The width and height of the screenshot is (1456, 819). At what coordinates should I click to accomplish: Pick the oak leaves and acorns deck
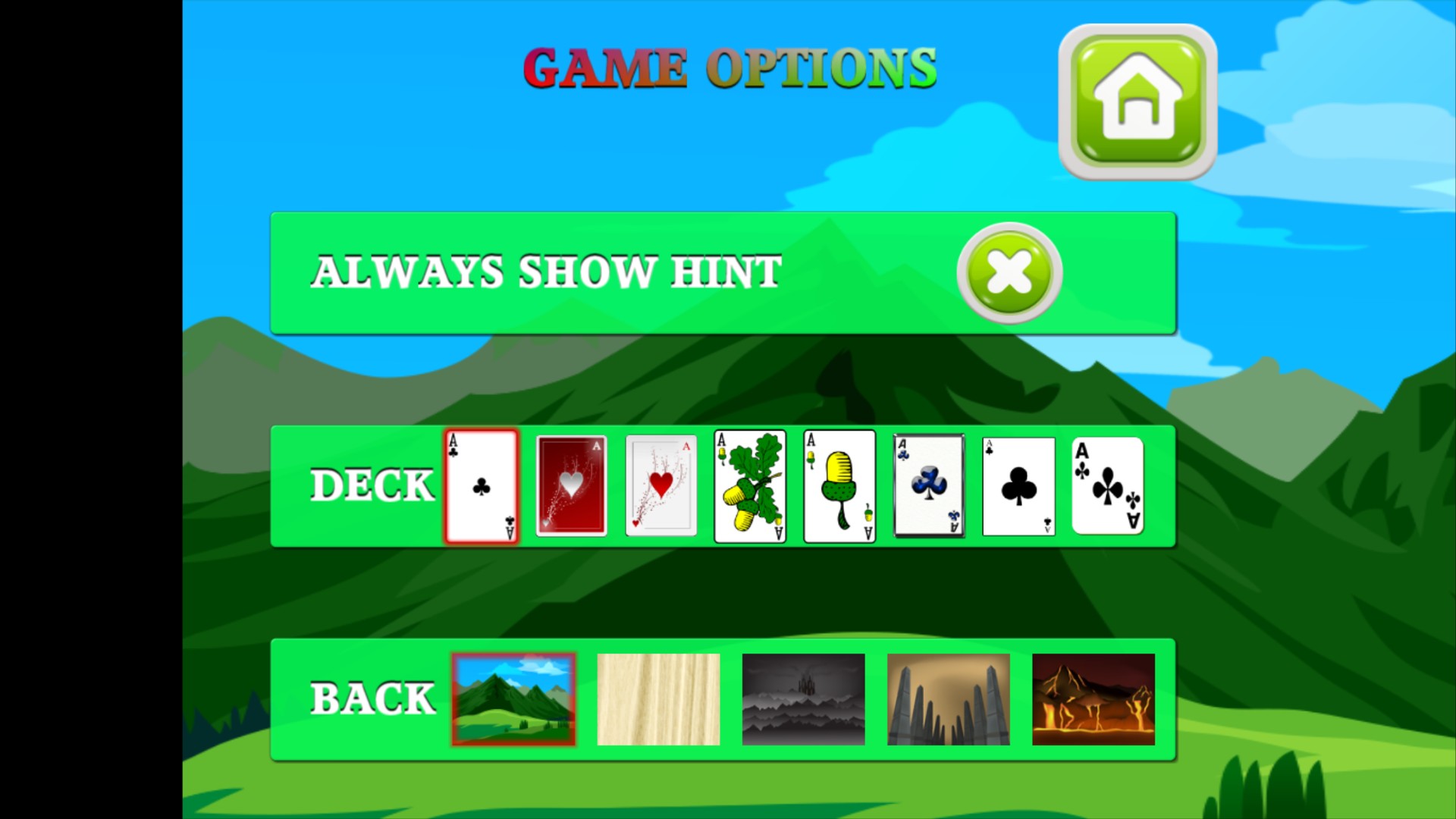pos(749,486)
